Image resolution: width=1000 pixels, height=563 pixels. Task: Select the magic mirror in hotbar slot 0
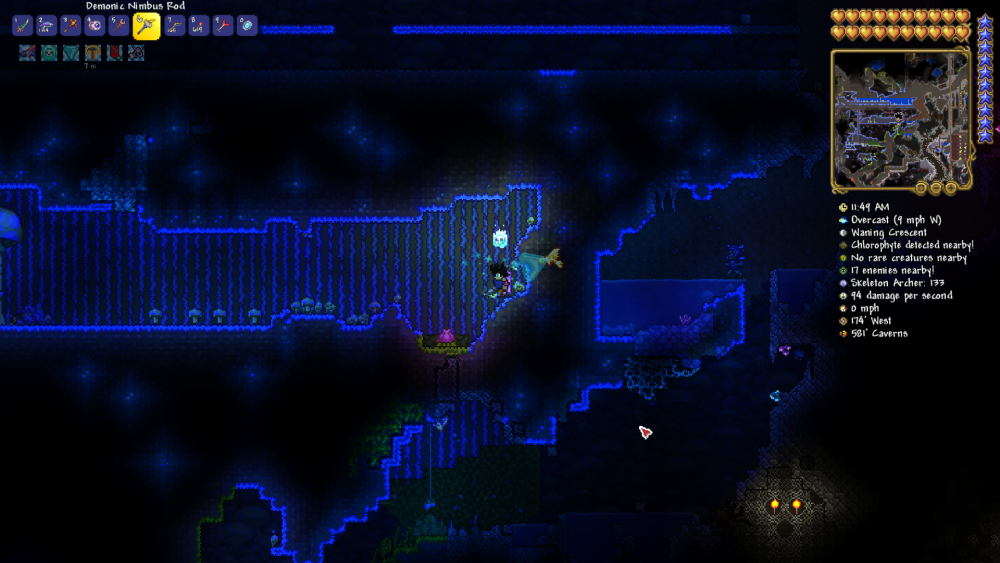(x=247, y=25)
